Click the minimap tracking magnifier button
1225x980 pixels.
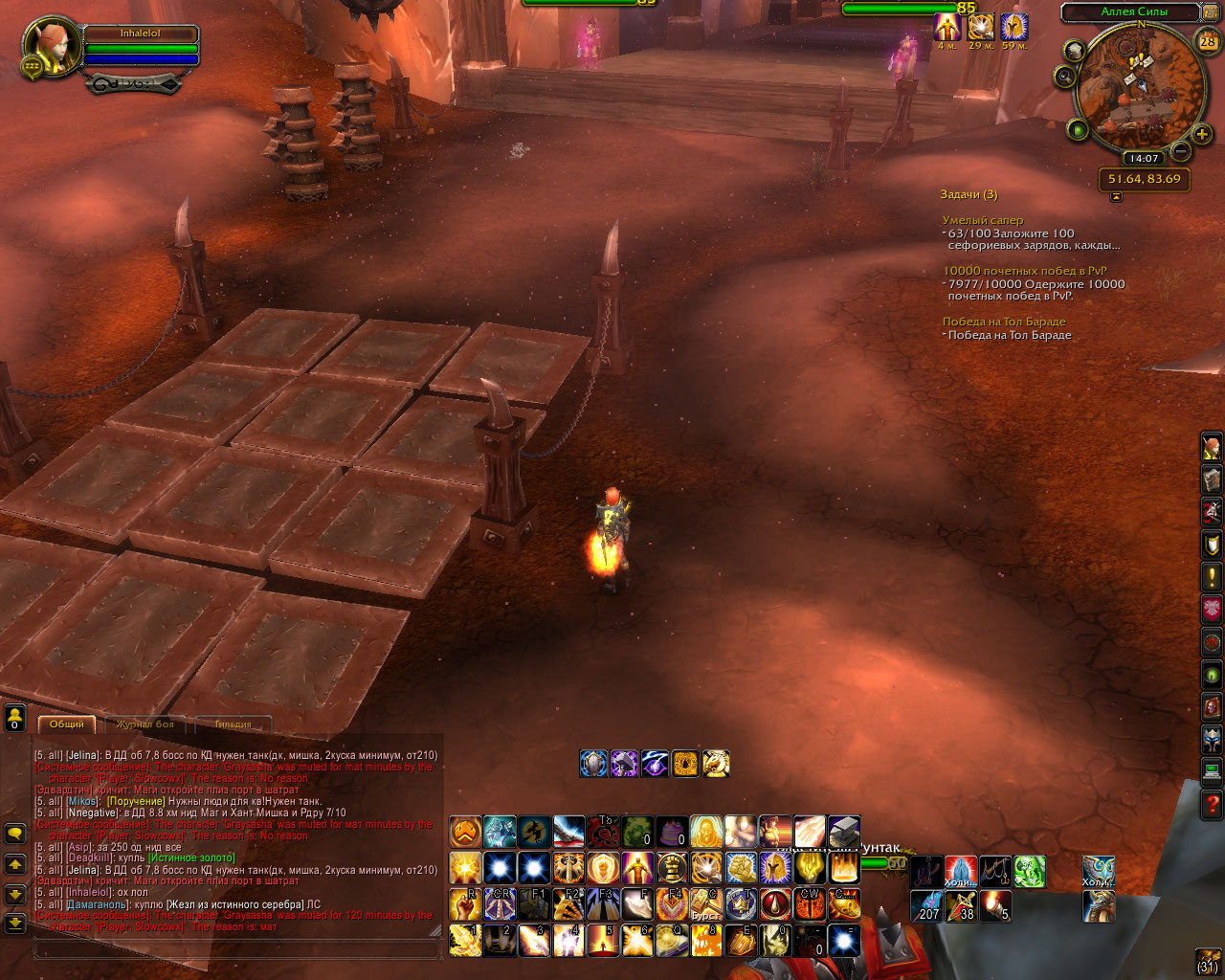(1065, 78)
